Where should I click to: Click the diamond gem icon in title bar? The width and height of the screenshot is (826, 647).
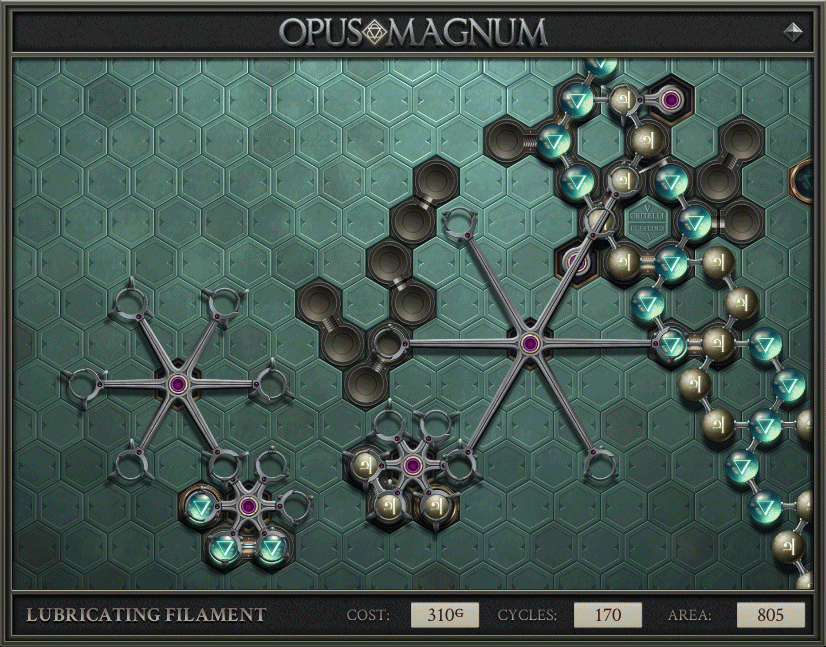click(793, 31)
